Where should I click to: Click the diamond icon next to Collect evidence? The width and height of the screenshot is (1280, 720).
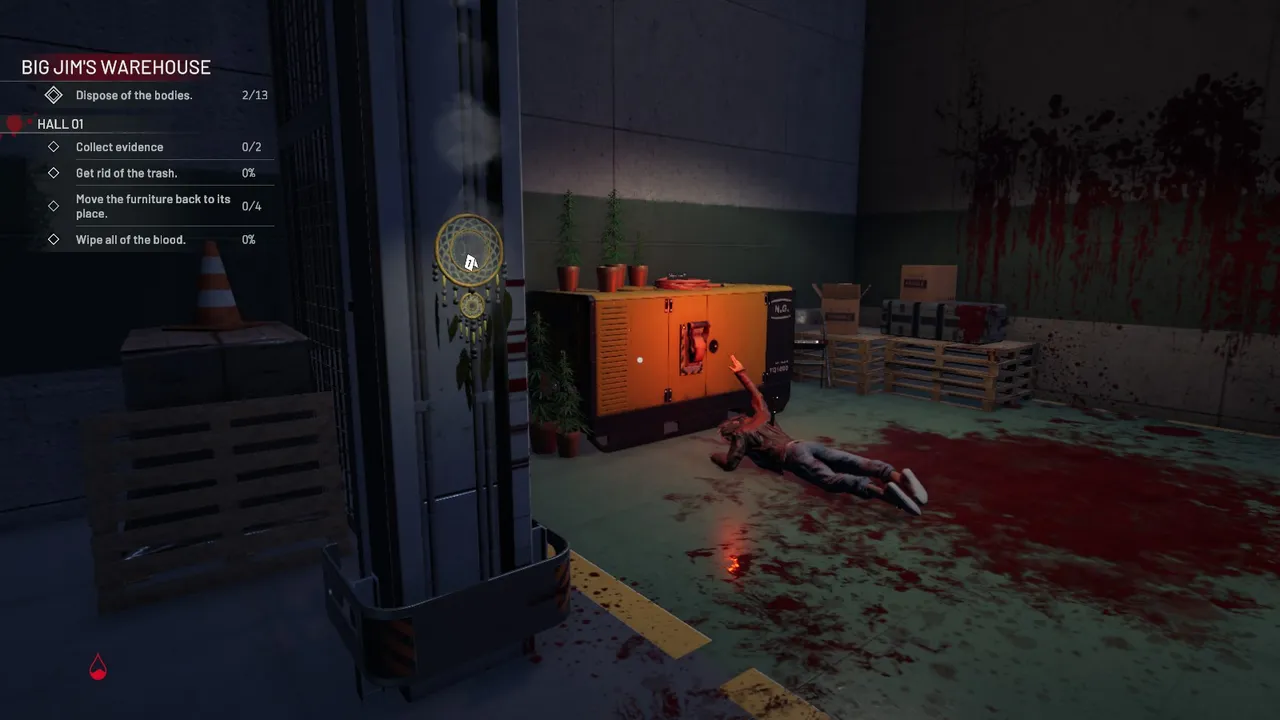tap(54, 146)
